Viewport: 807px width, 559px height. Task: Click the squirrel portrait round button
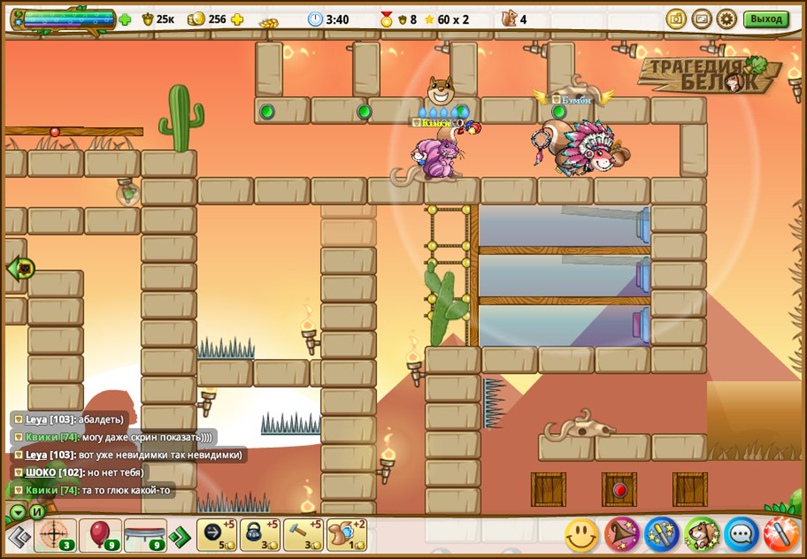point(702,535)
